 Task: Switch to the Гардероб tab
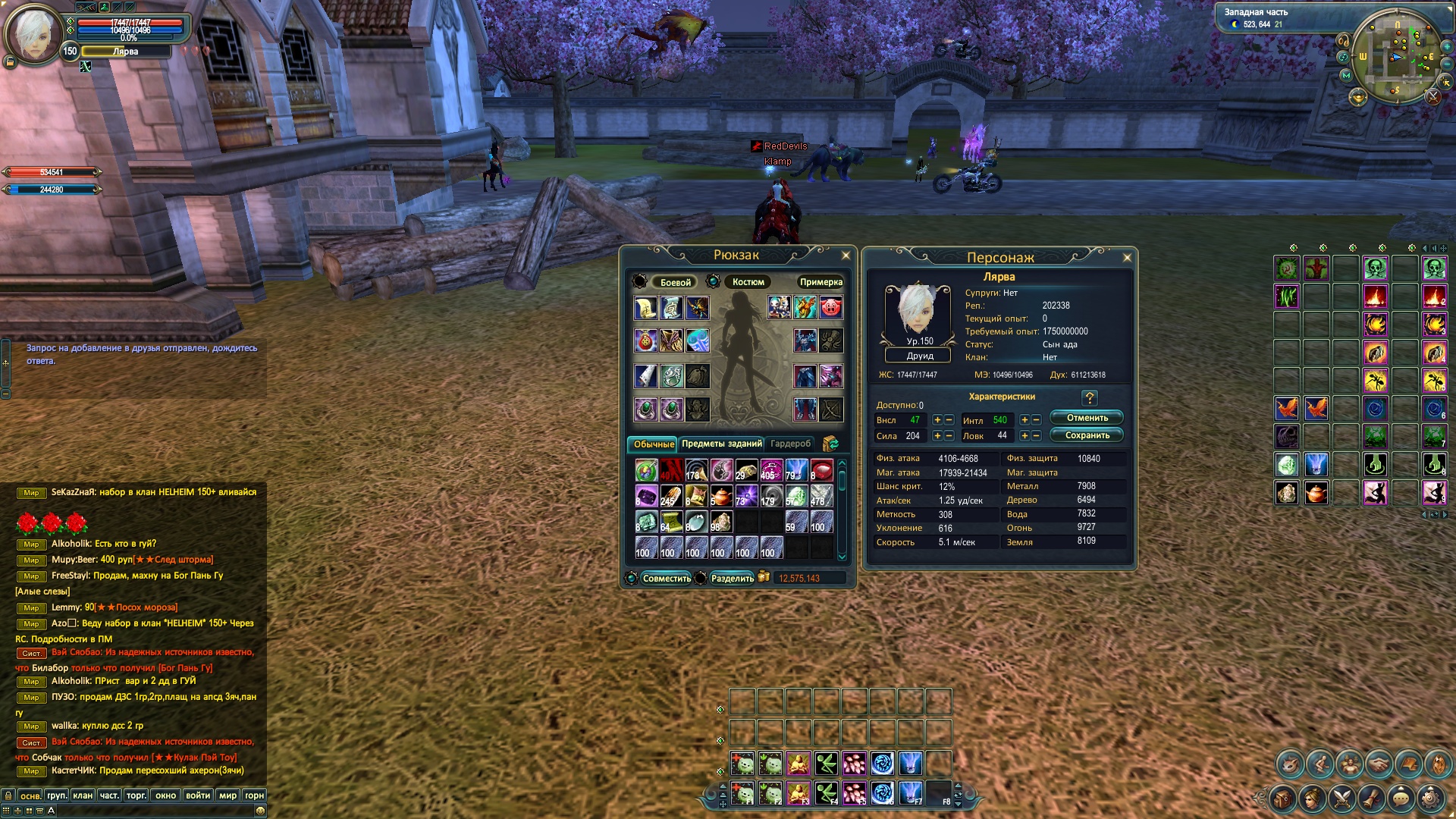coord(790,444)
